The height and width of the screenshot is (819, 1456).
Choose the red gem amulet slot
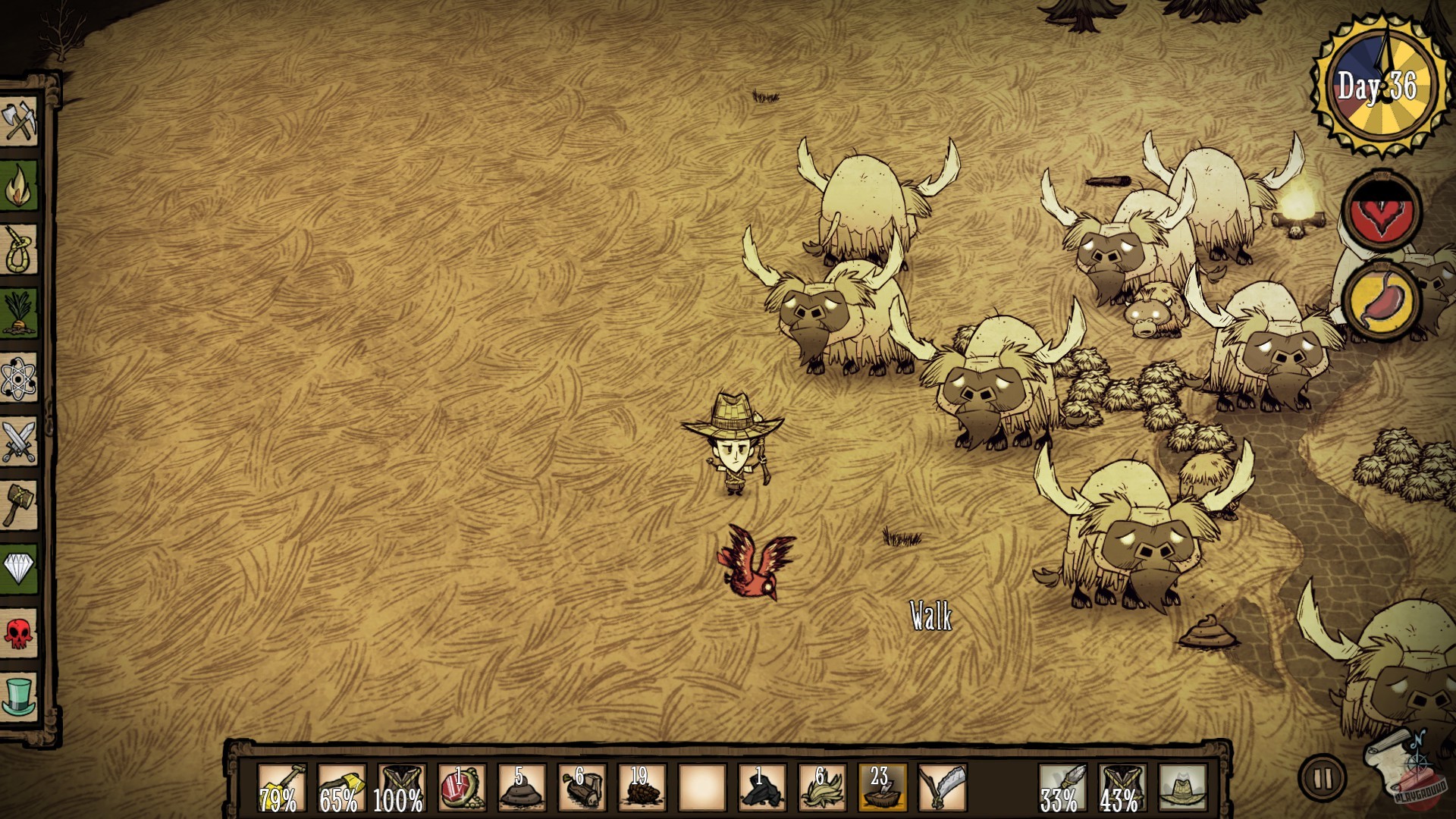(x=461, y=789)
